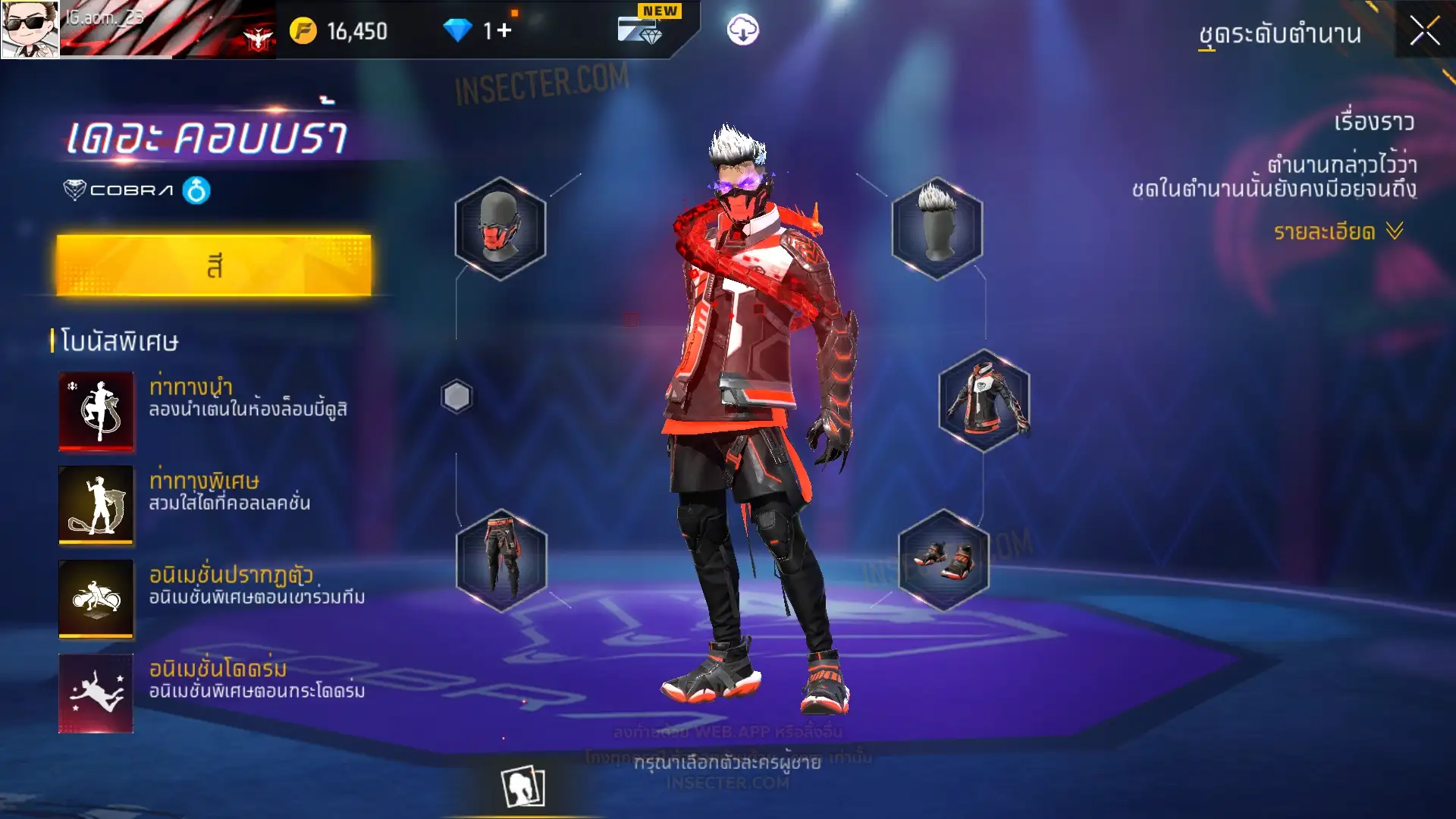
Task: Select the white spiky hair slot
Action: pyautogui.click(x=937, y=228)
